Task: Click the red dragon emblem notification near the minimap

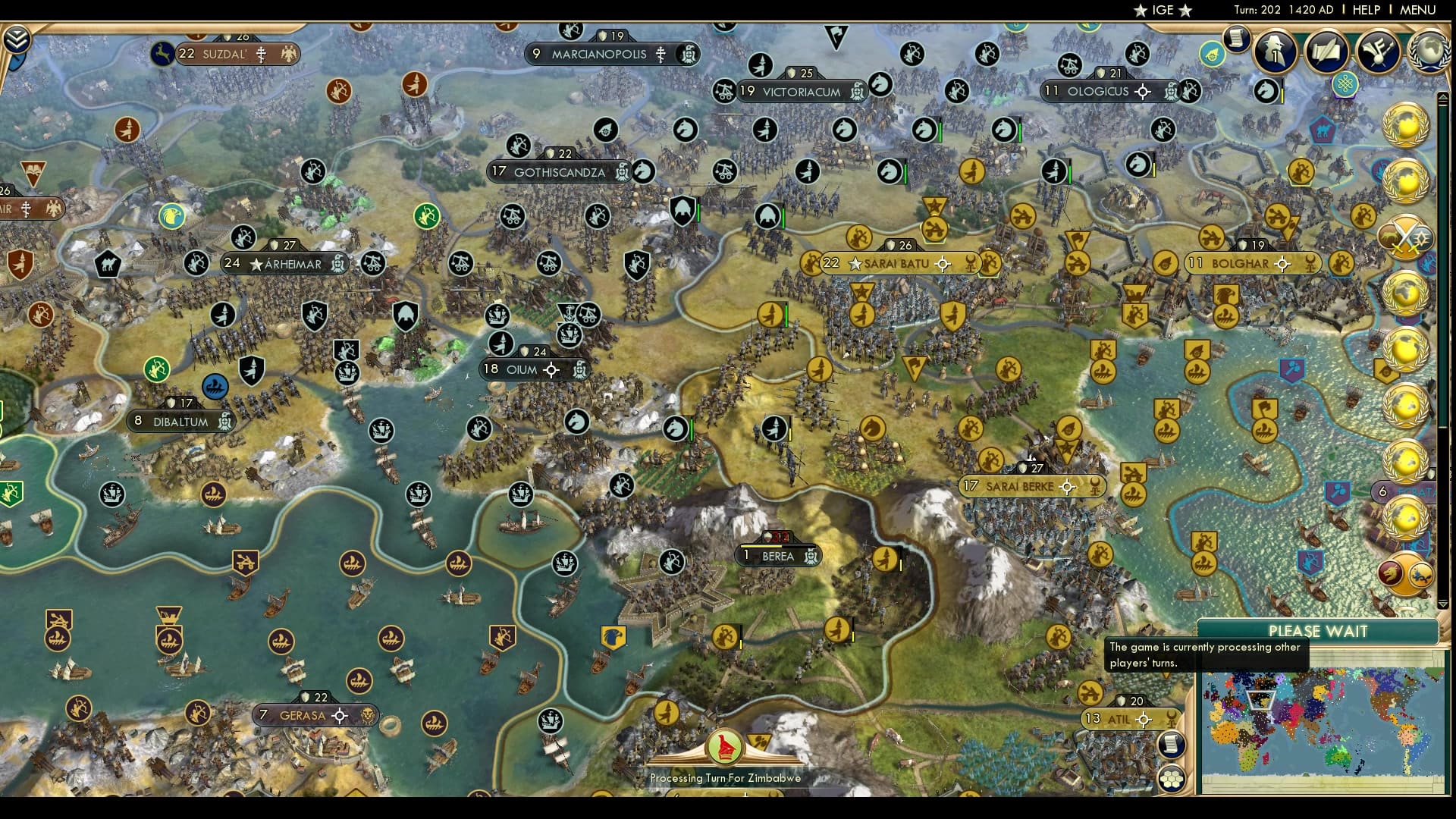Action: click(1392, 573)
